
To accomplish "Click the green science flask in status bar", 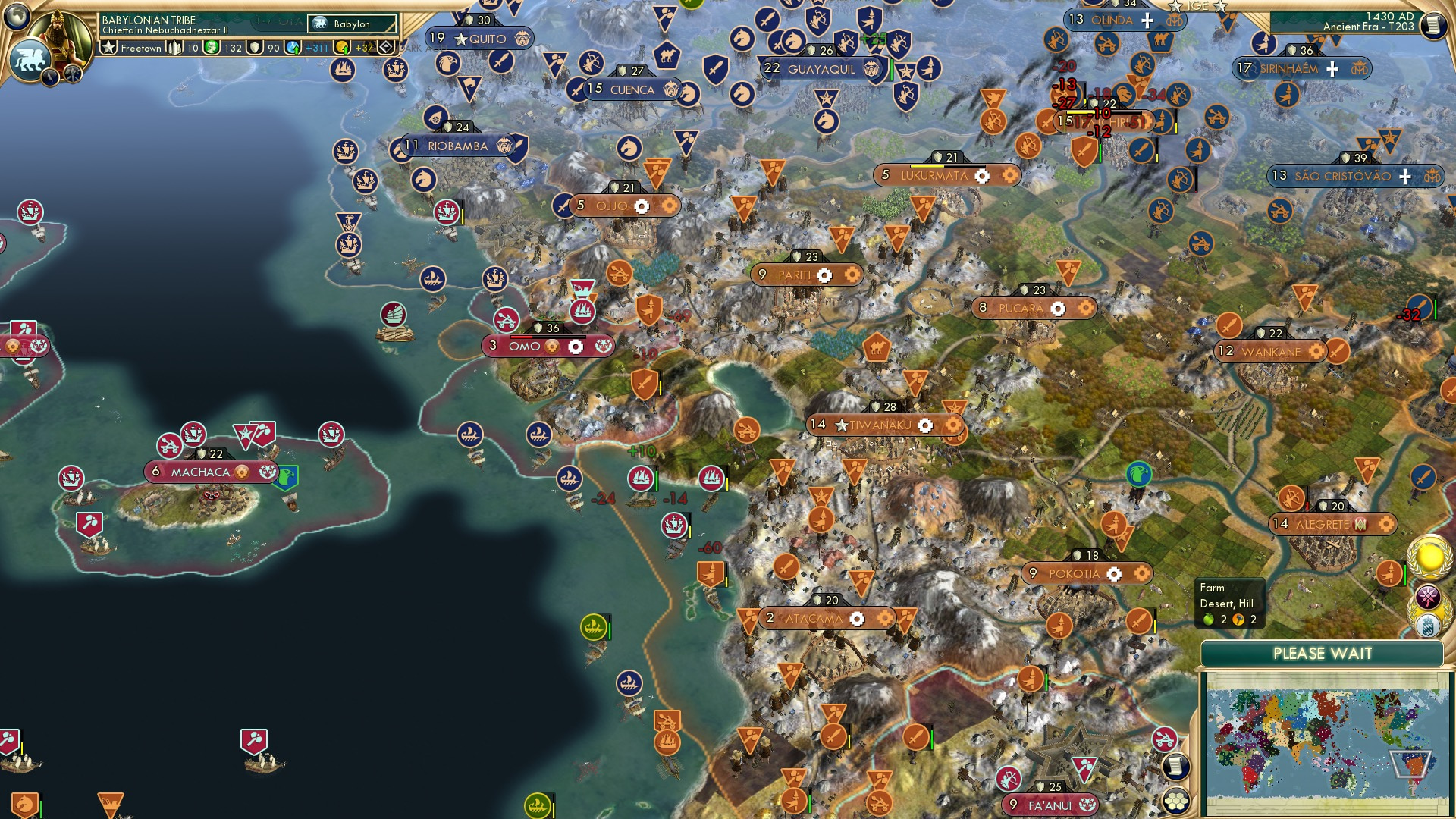I will coord(211,47).
